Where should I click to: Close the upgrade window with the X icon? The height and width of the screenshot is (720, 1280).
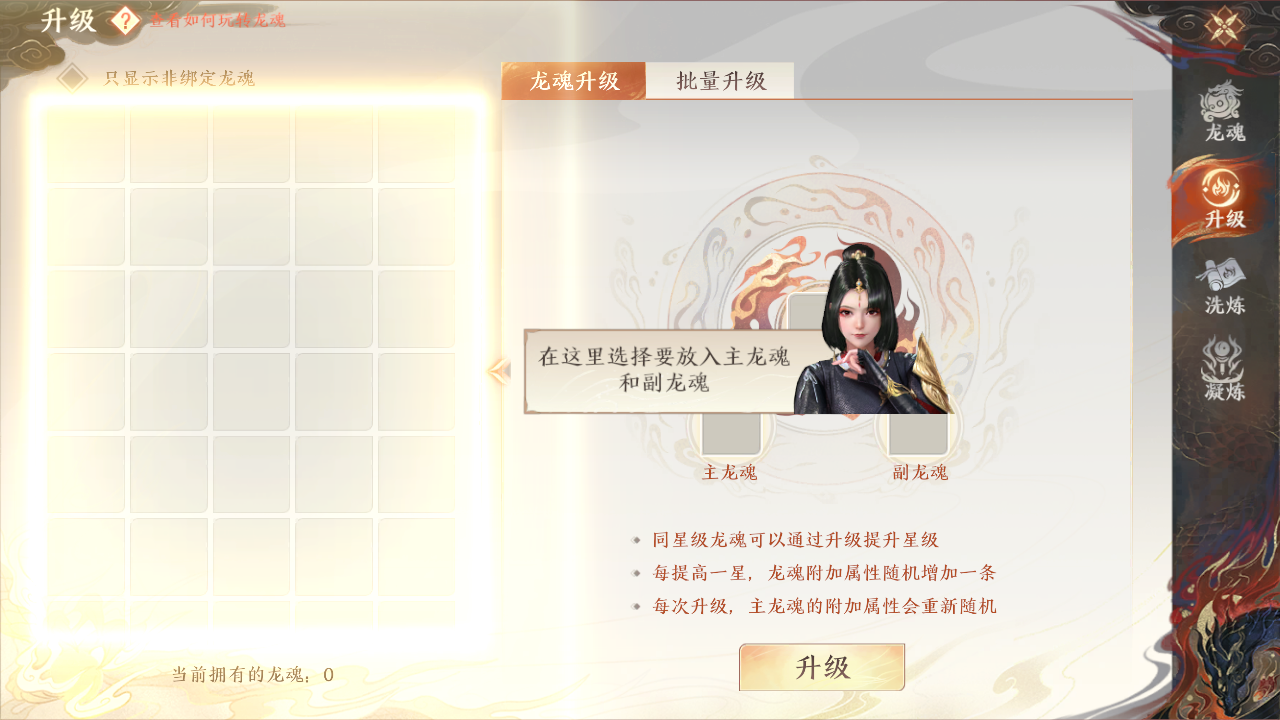coord(1227,27)
